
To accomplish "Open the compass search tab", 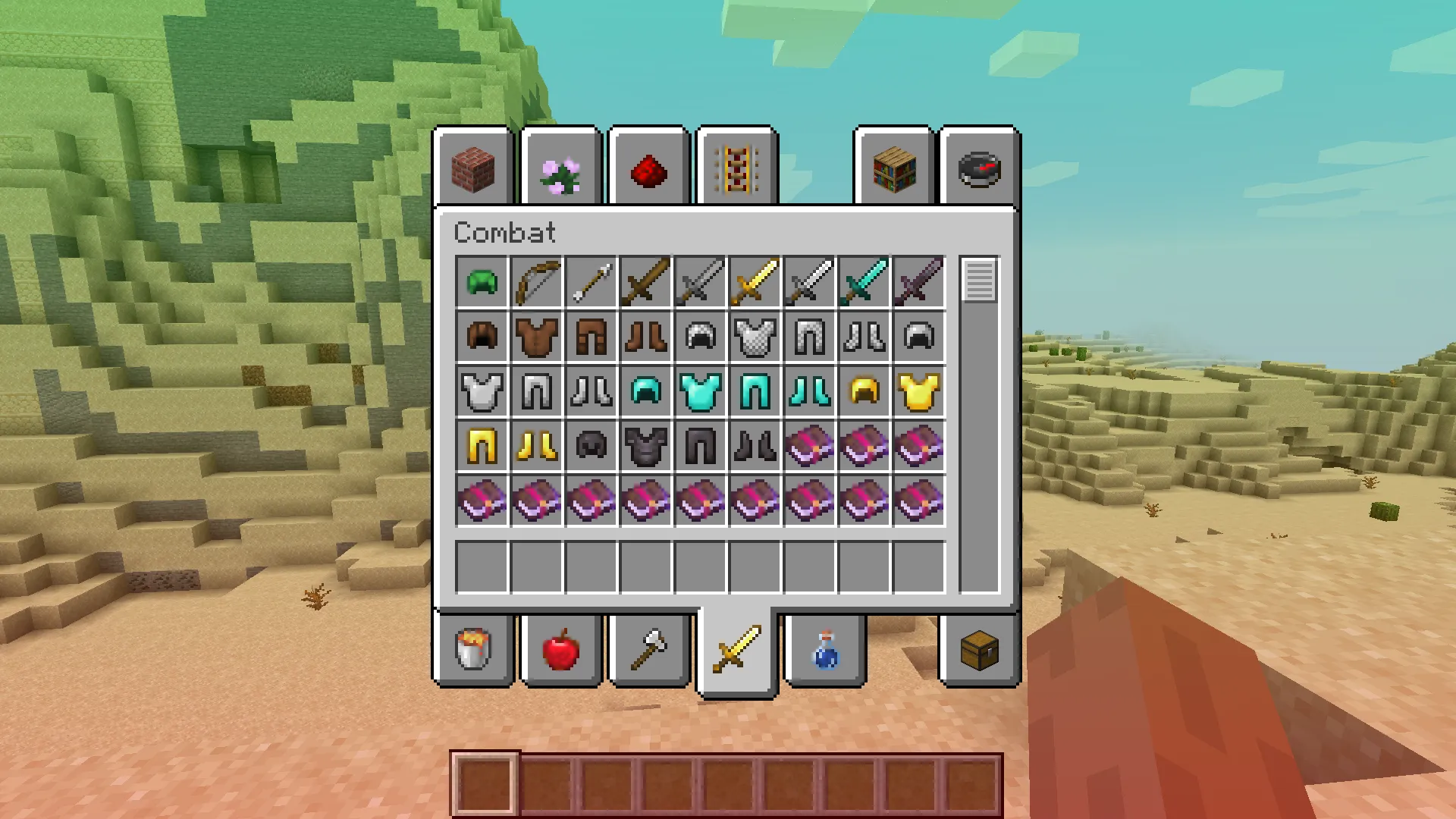I will point(979,168).
